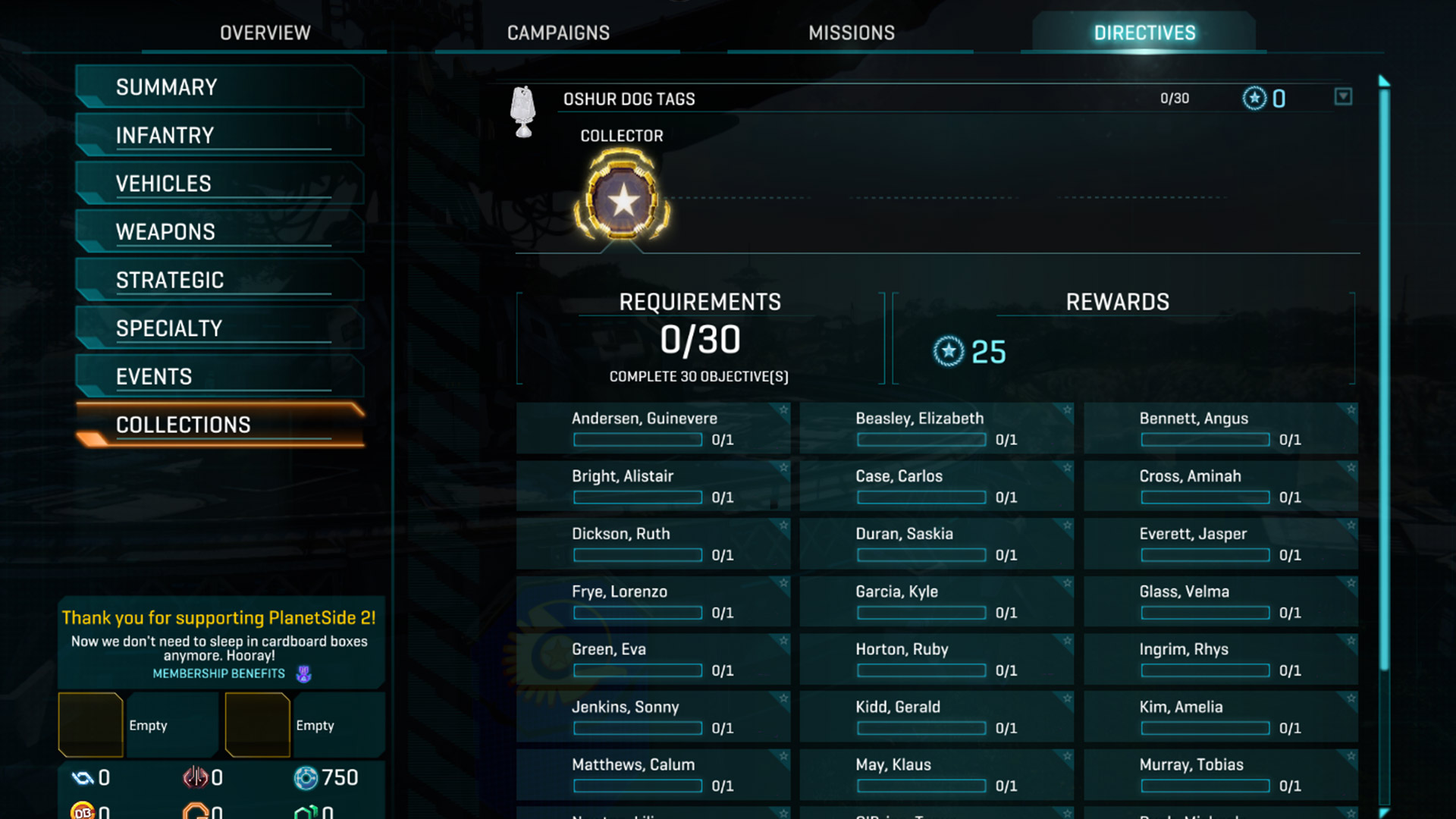The width and height of the screenshot is (1456, 819).
Task: Select the Strategic category
Action: [x=220, y=281]
